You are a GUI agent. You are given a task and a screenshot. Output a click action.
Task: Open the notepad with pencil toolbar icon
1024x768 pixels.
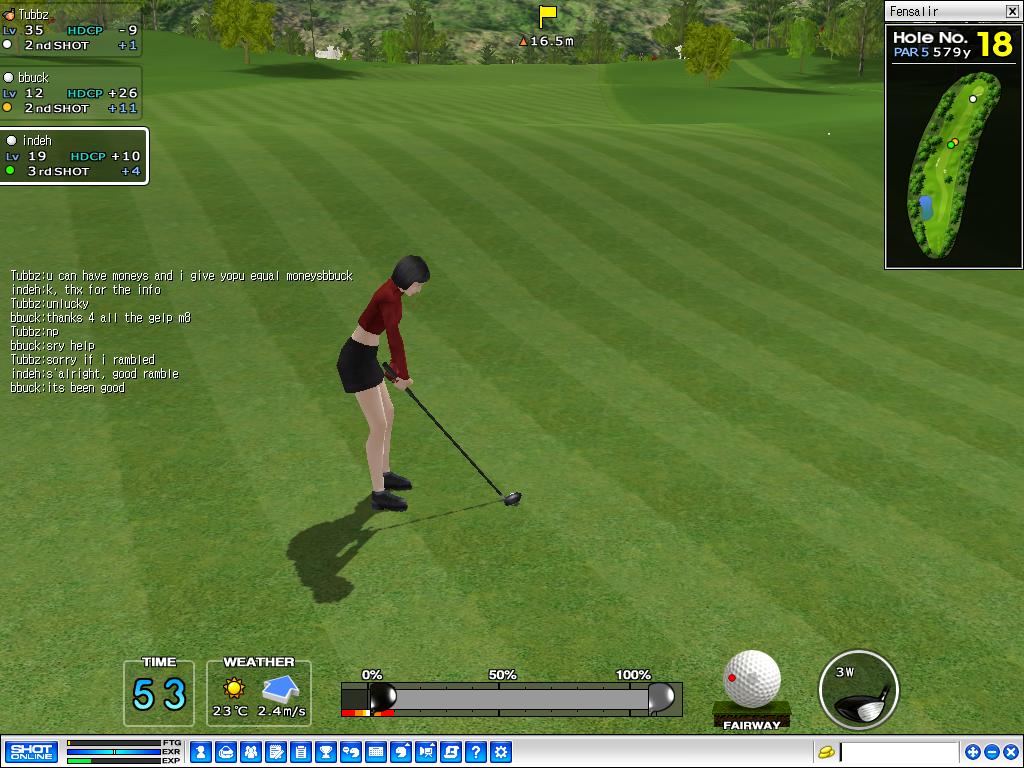(276, 752)
